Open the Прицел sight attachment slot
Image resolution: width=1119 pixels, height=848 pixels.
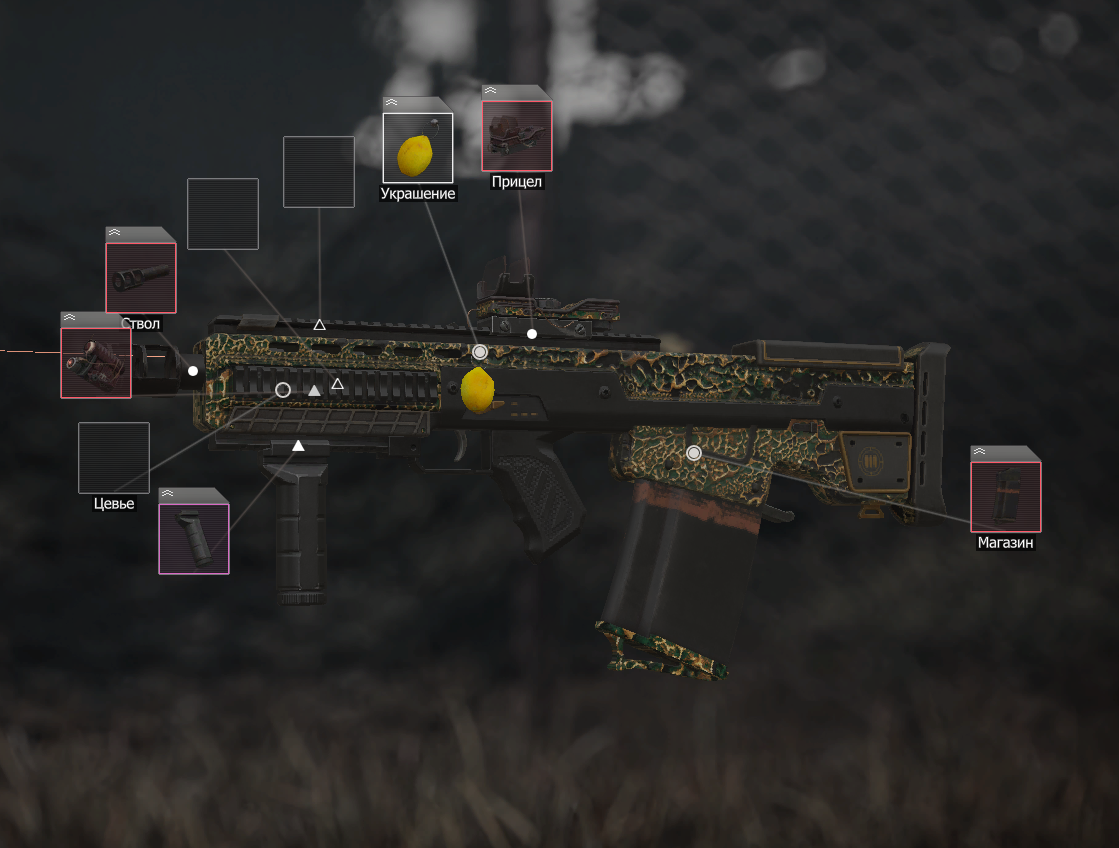click(x=517, y=135)
